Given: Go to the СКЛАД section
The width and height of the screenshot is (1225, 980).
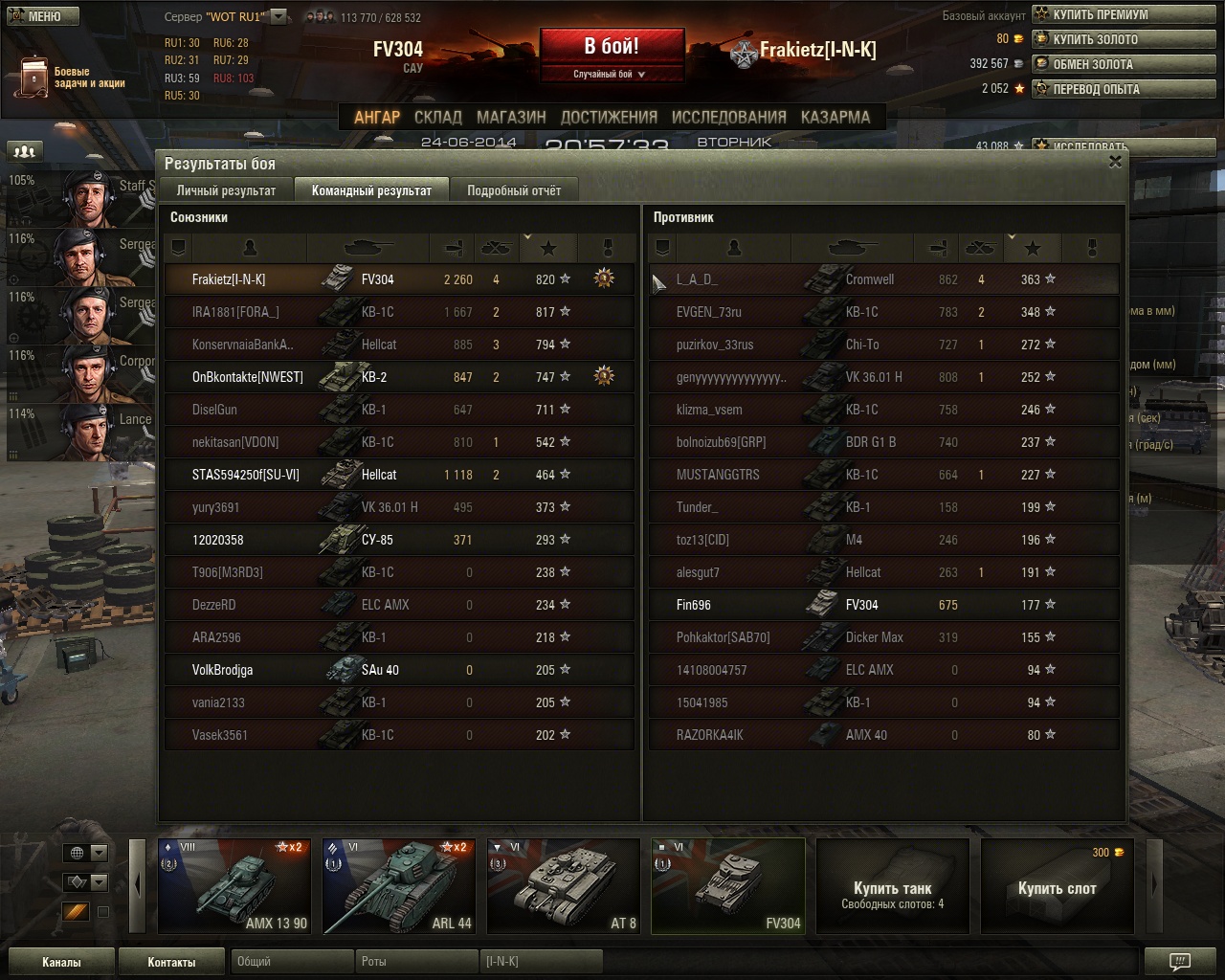Looking at the screenshot, I should (x=437, y=117).
